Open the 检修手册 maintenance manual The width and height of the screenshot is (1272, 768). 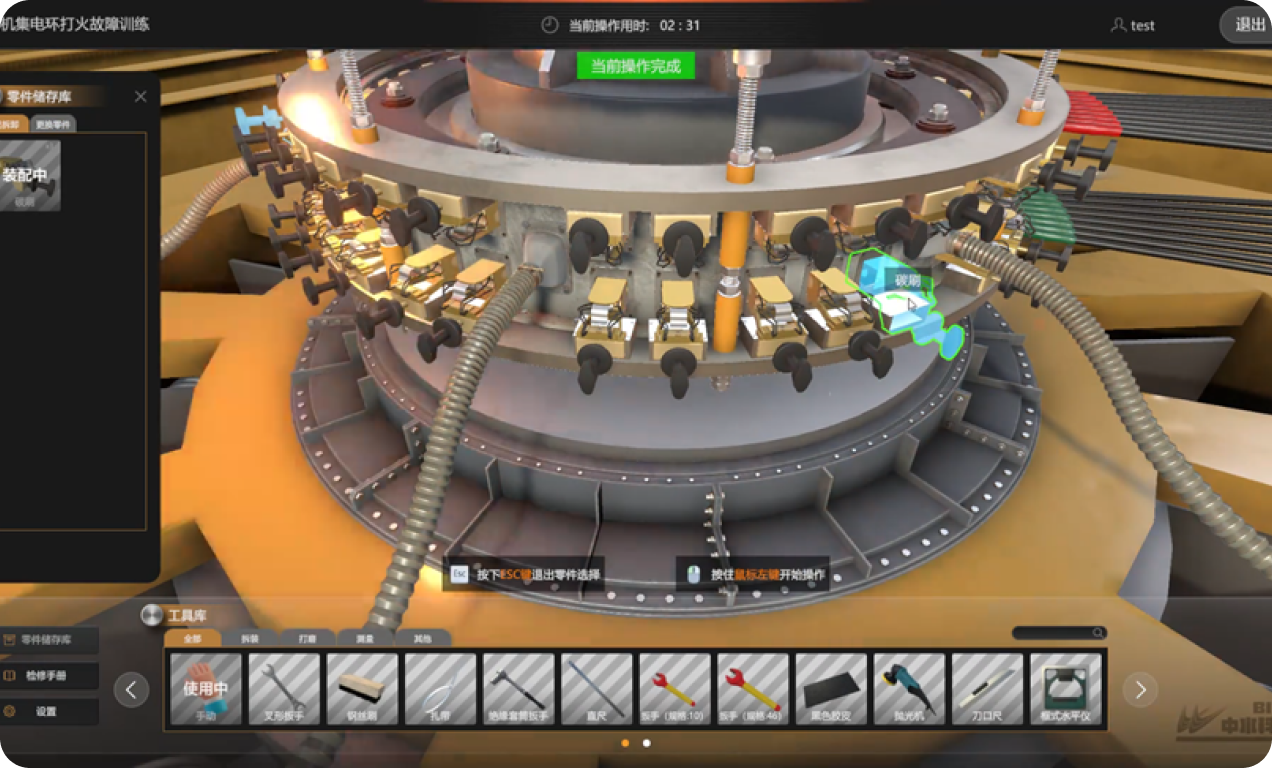tap(50, 676)
